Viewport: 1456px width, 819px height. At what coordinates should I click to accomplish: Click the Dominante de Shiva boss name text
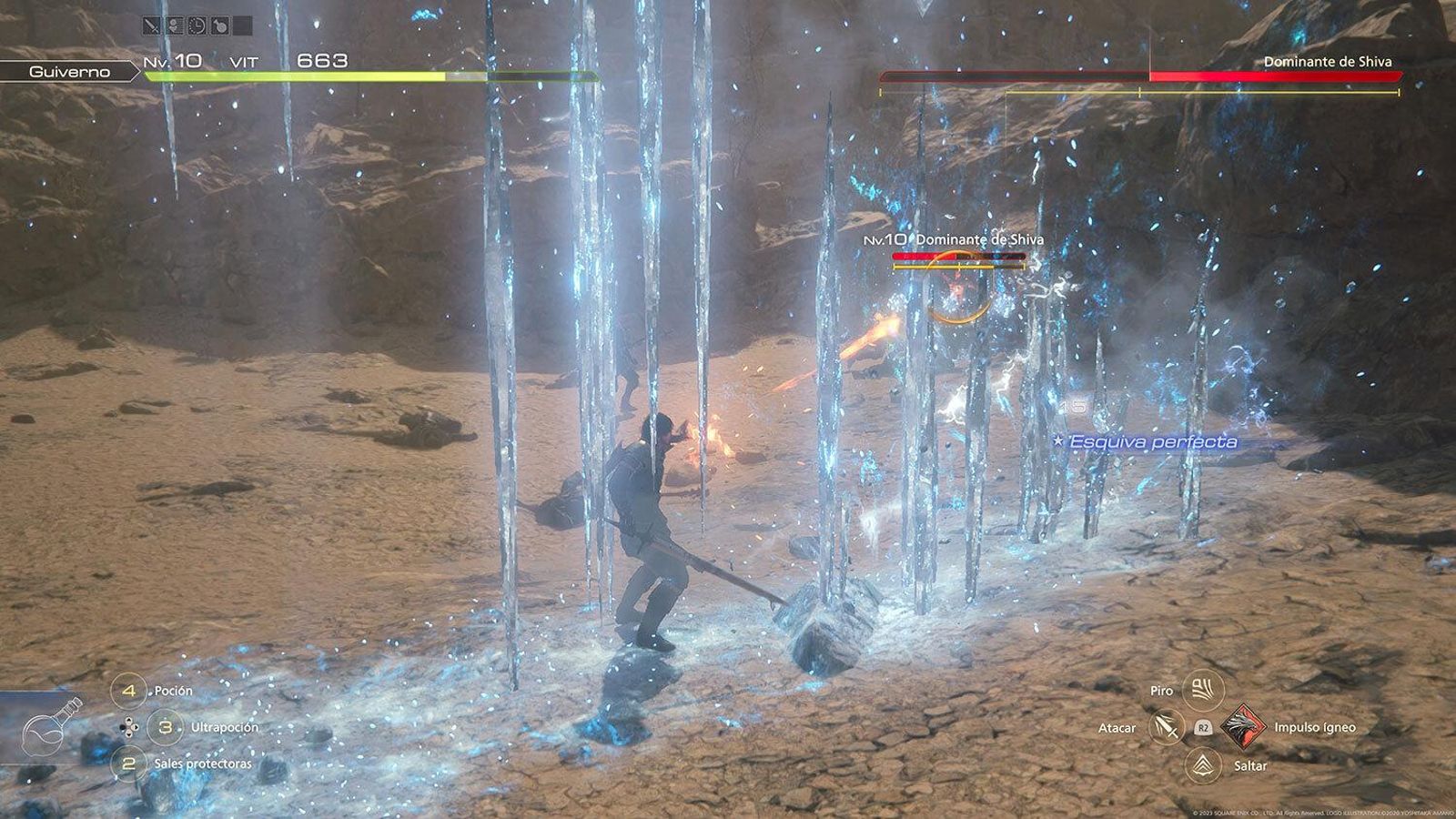pyautogui.click(x=1329, y=64)
